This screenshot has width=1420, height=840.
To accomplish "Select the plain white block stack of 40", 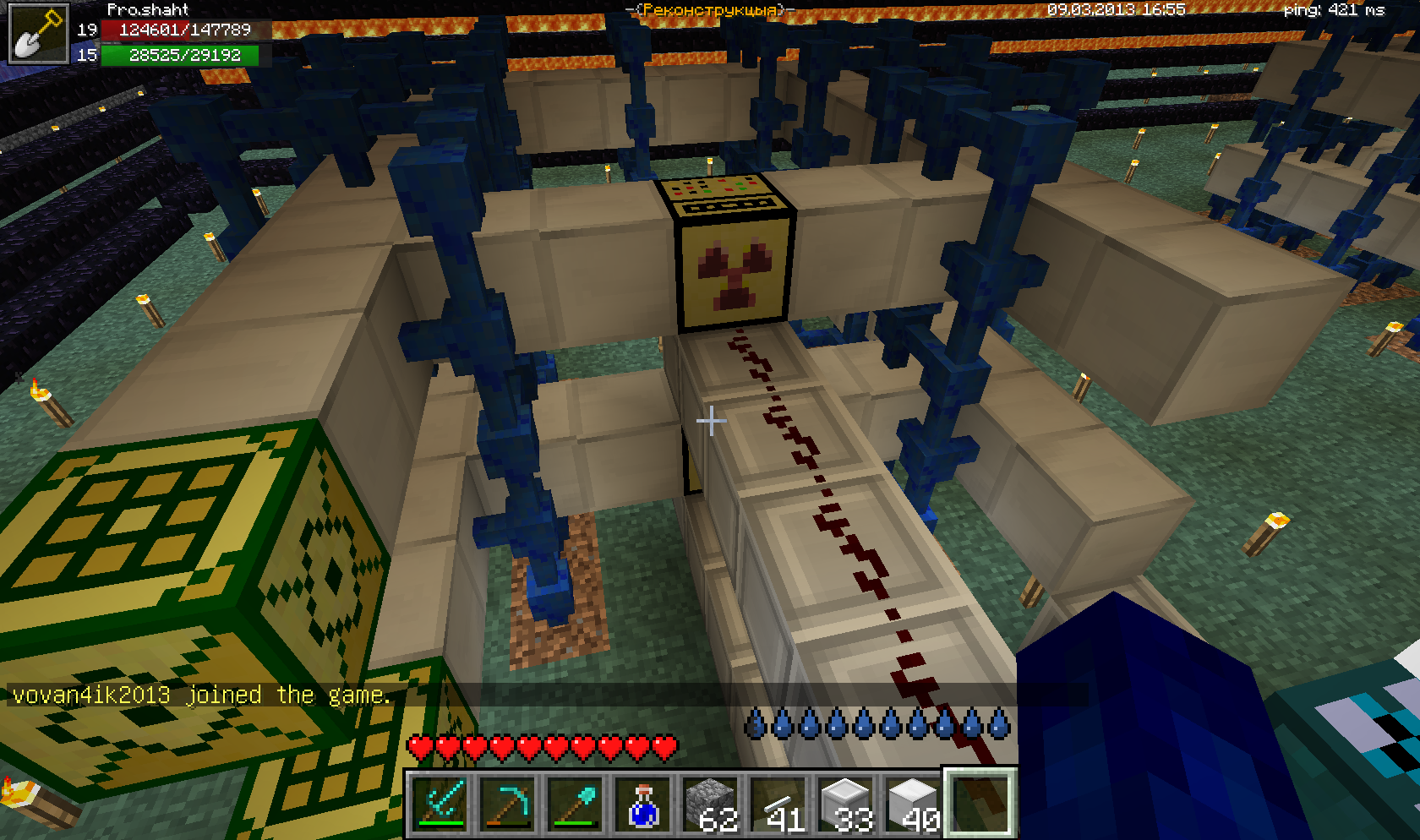I will click(x=914, y=804).
